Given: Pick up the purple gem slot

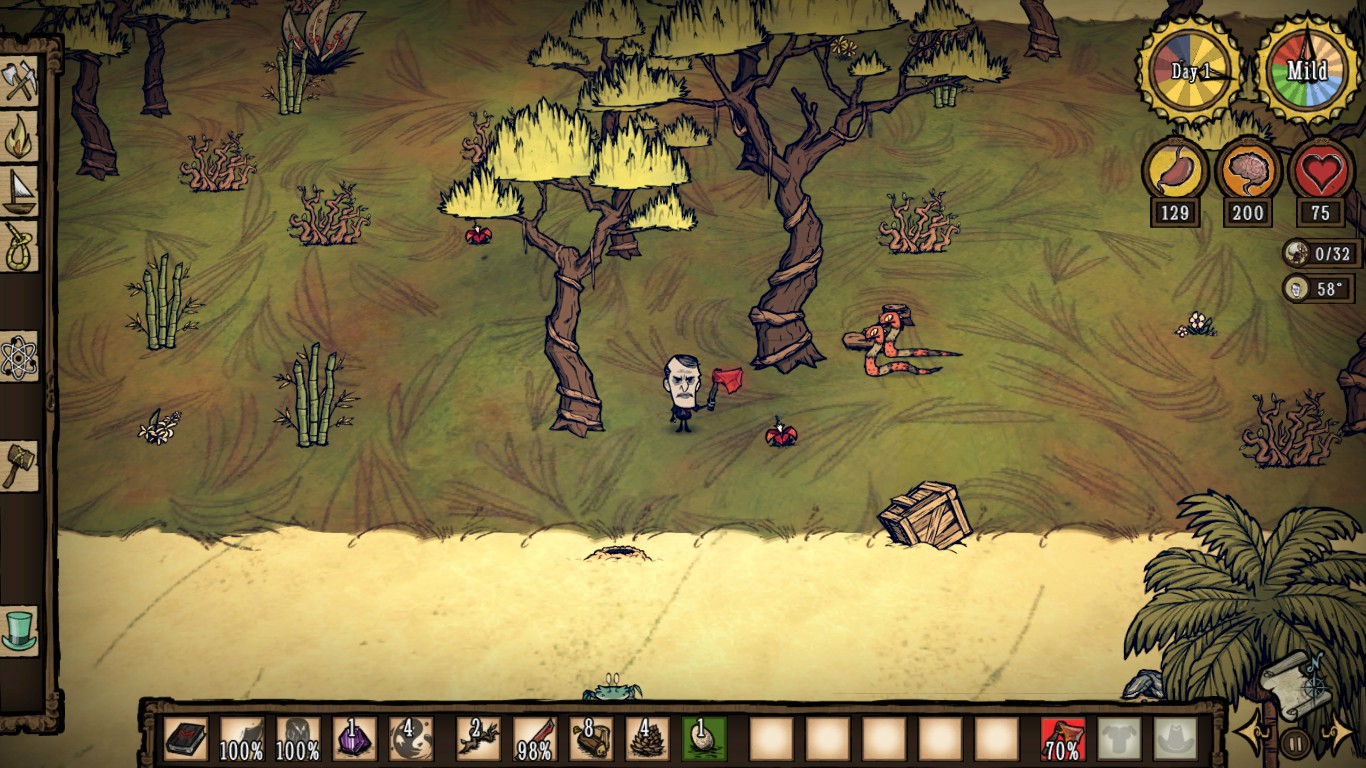Looking at the screenshot, I should 354,739.
